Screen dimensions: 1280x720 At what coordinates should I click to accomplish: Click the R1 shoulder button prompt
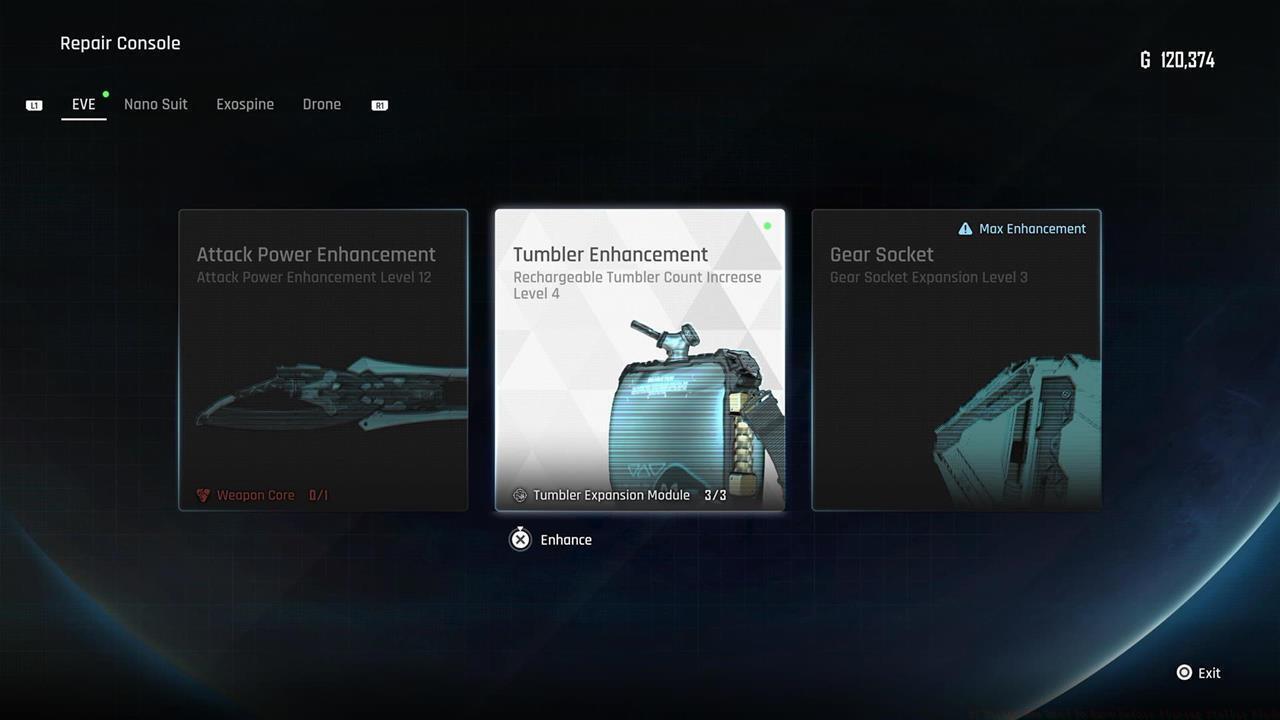379,104
